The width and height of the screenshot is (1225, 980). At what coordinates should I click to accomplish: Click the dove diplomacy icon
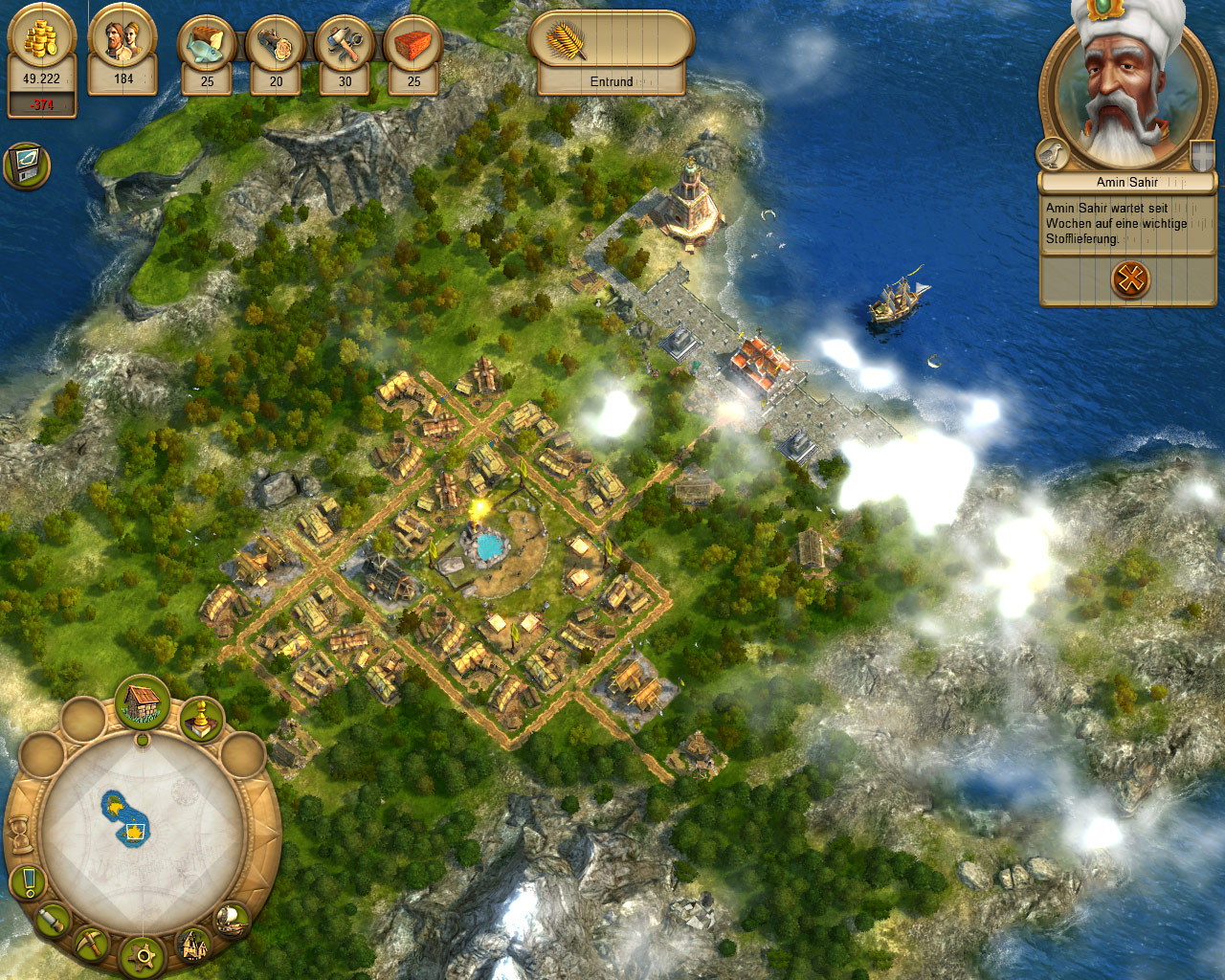1052,154
